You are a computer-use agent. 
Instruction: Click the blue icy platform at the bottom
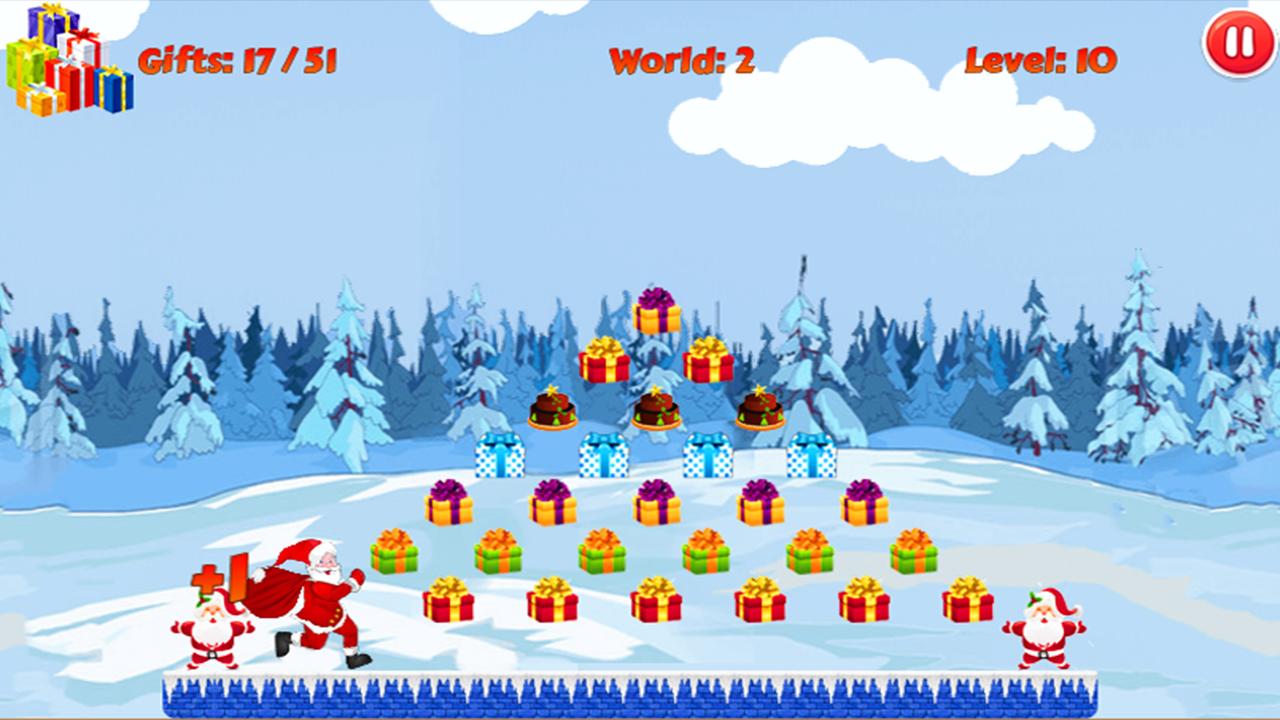(x=640, y=695)
